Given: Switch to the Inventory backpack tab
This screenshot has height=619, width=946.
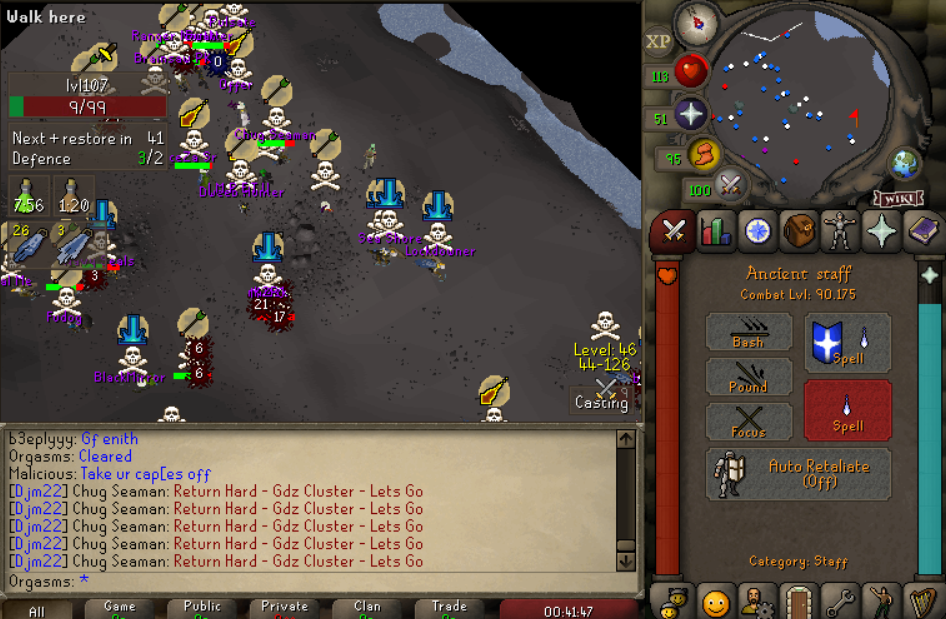Looking at the screenshot, I should (x=799, y=231).
